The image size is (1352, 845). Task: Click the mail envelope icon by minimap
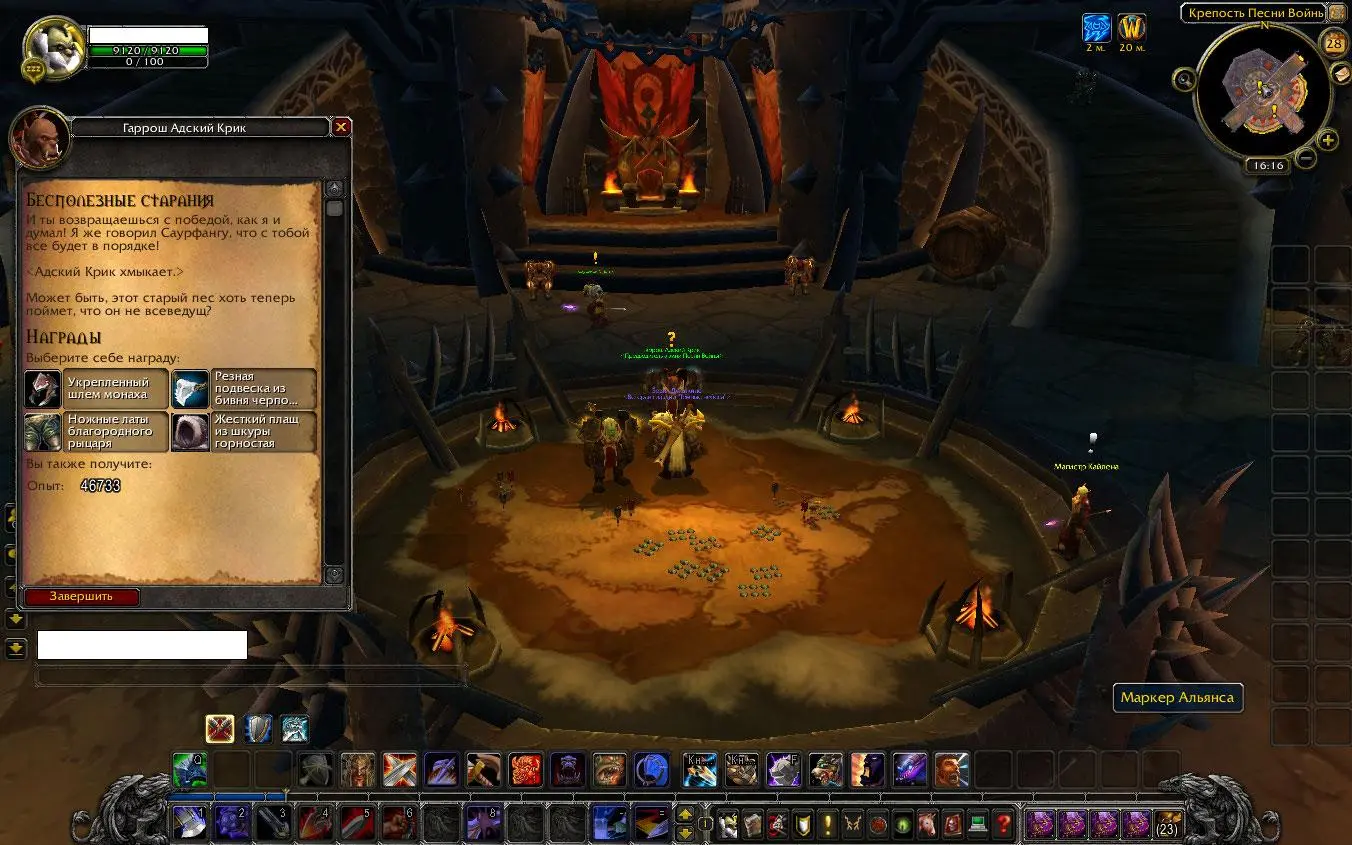point(1342,74)
